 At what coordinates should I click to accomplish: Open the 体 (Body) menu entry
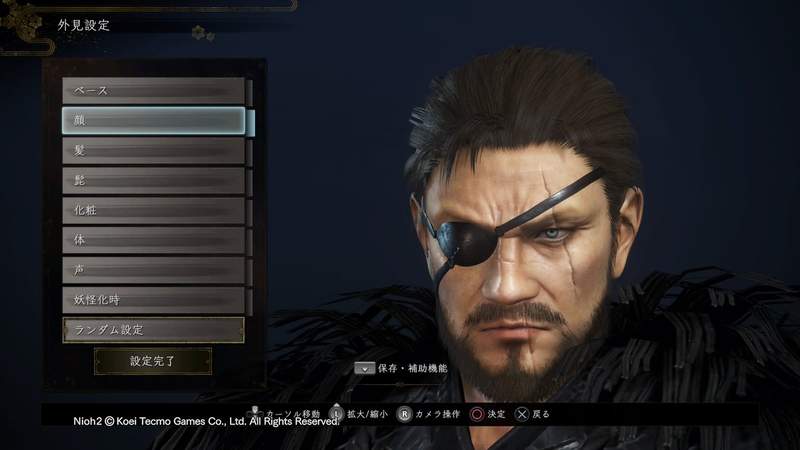154,241
